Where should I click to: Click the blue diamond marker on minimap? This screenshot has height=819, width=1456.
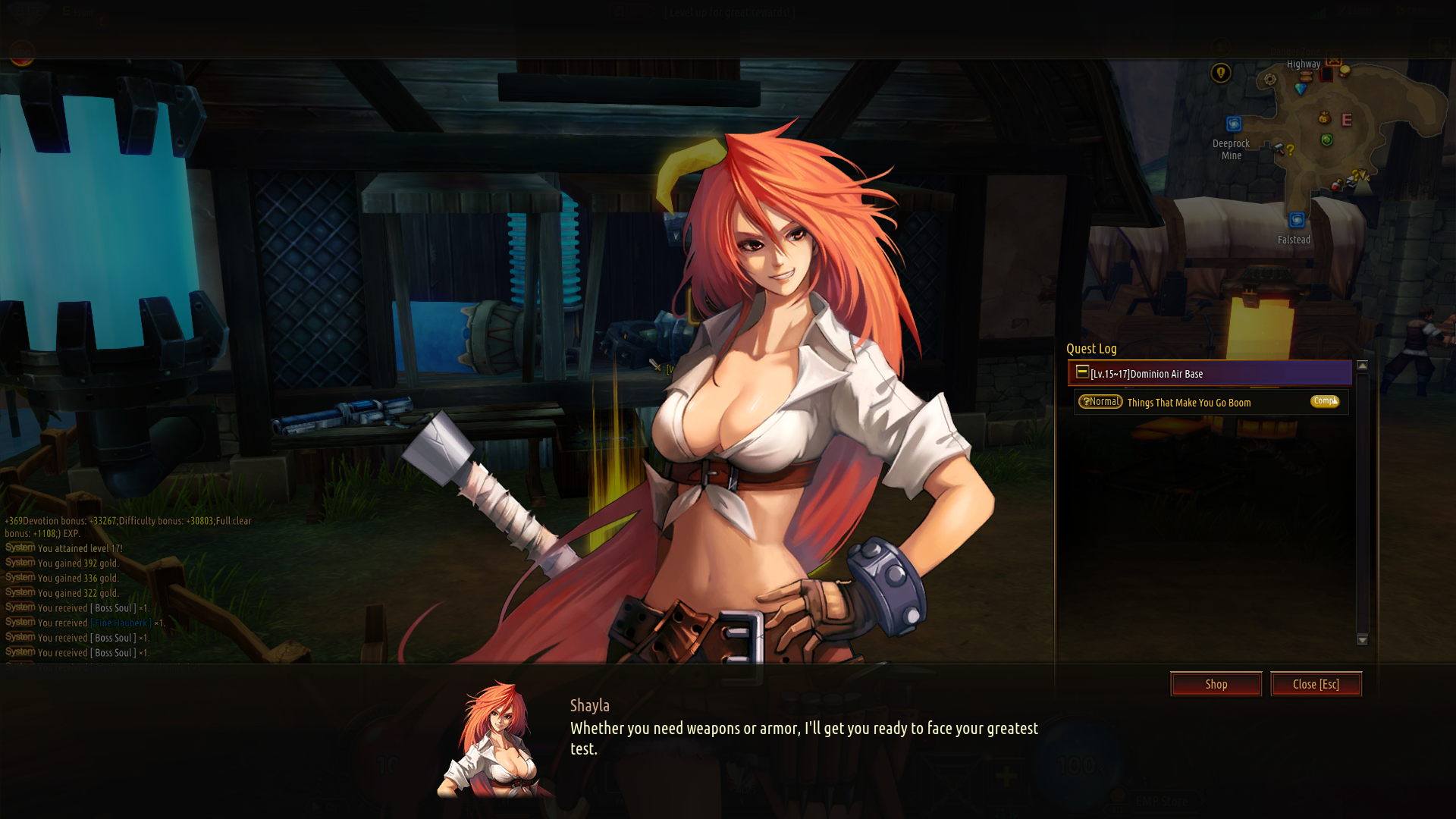[x=1301, y=89]
